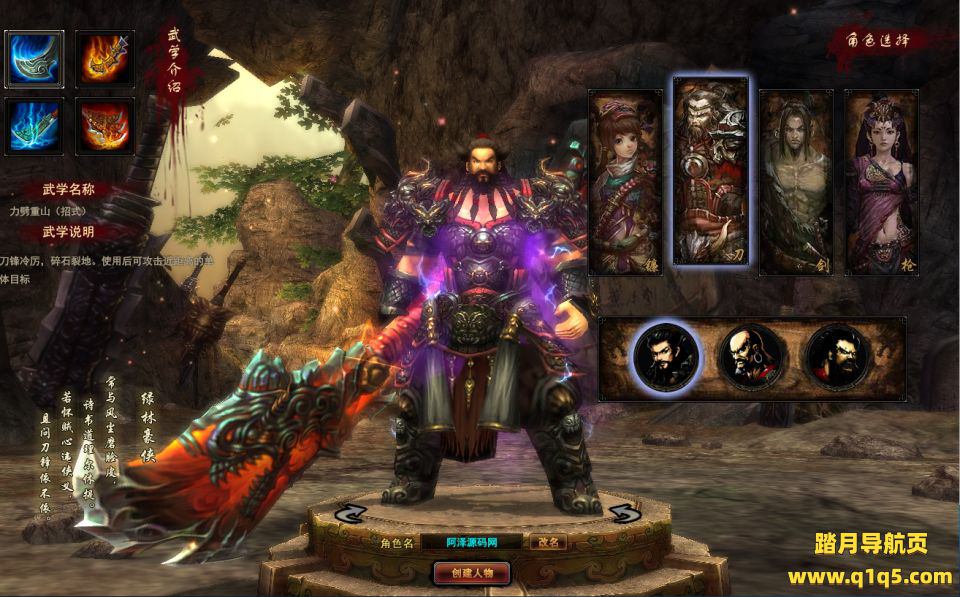Viewport: 960px width, 597px height.
Task: Choose the 枪 spear woman class portrait
Action: pos(881,182)
